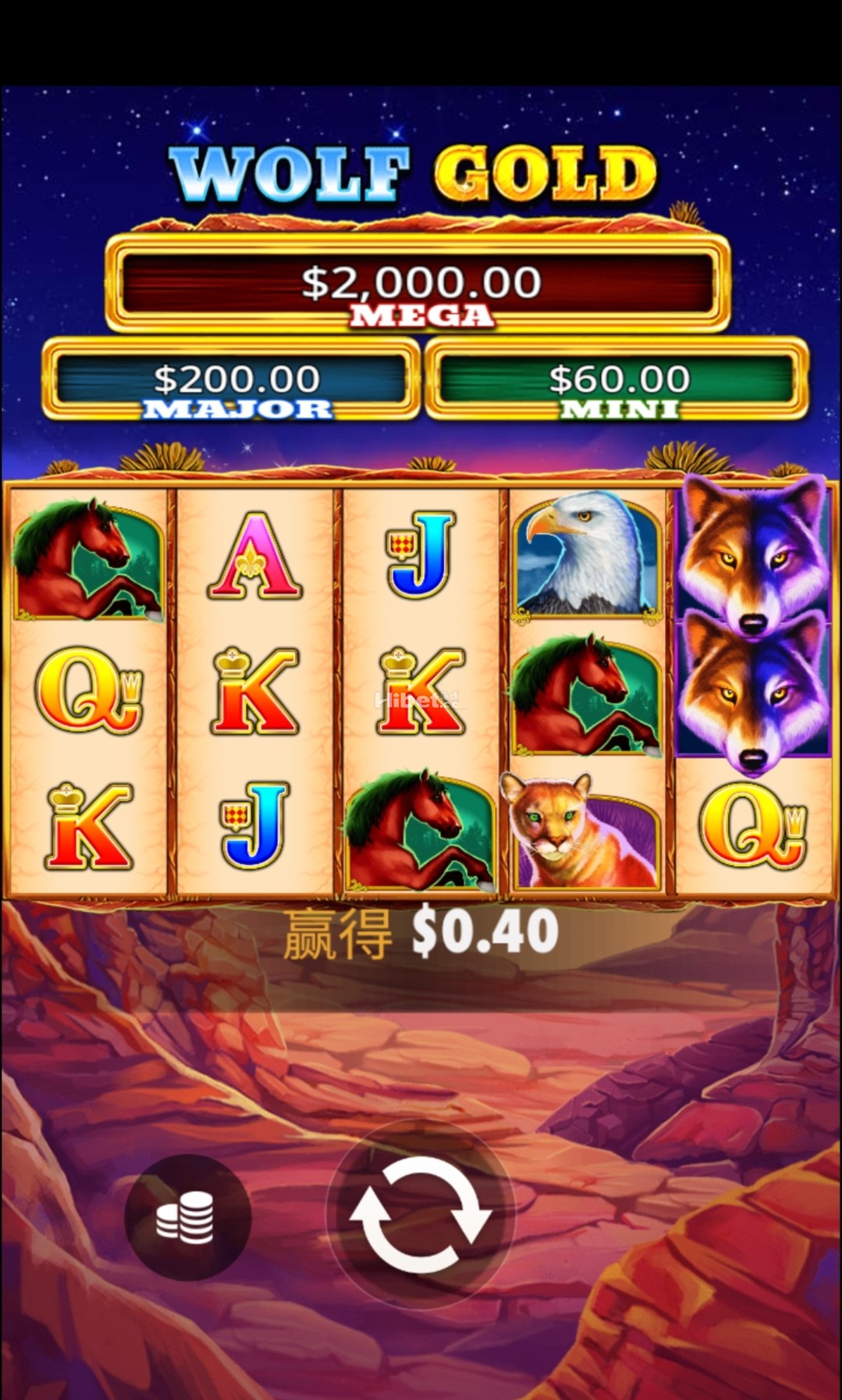Spin the reels with the circular arrows button
Viewport: 842px width, 1400px height.
[x=421, y=1215]
